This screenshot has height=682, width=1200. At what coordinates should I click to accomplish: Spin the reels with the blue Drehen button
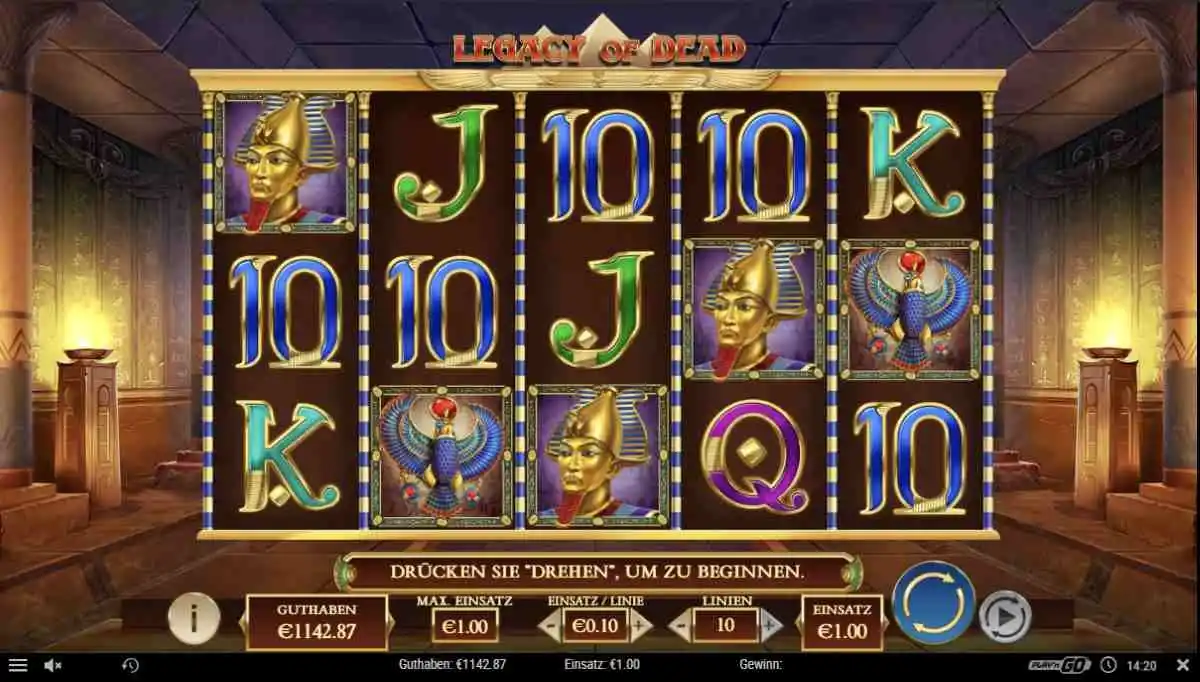pyautogui.click(x=933, y=602)
